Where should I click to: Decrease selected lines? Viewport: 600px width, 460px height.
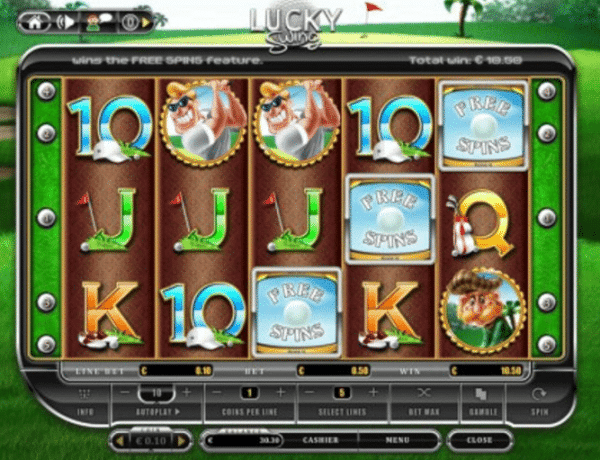pos(310,393)
